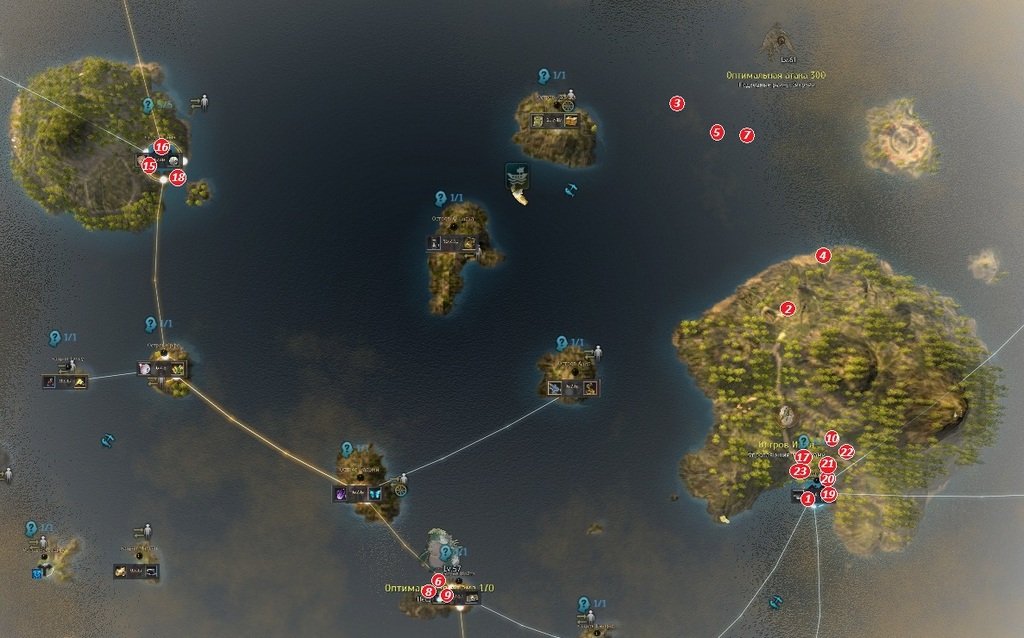
Task: Select red map marker number 3
Action: pyautogui.click(x=677, y=103)
